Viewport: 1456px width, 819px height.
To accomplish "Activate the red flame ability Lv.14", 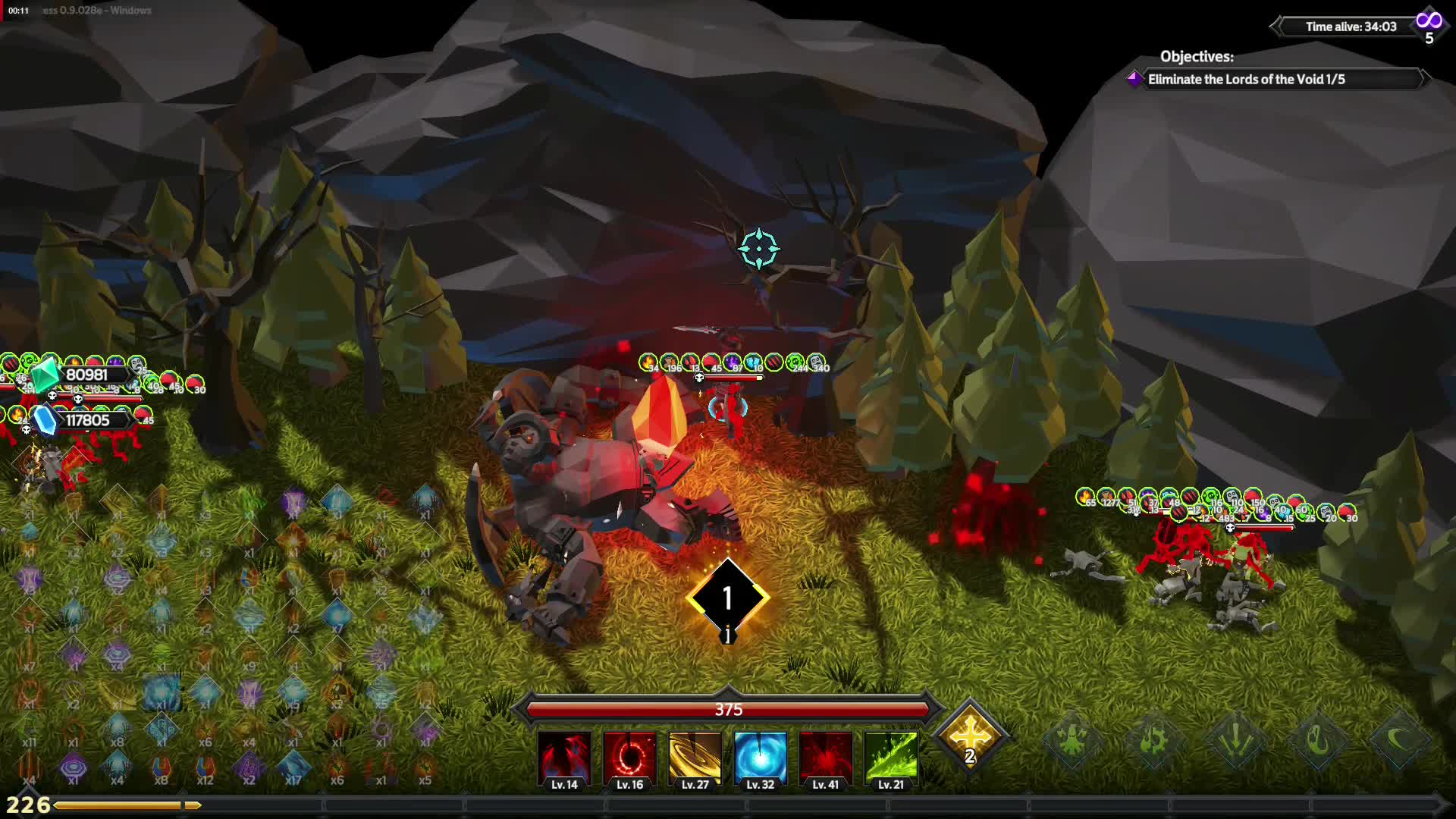I will tap(564, 758).
